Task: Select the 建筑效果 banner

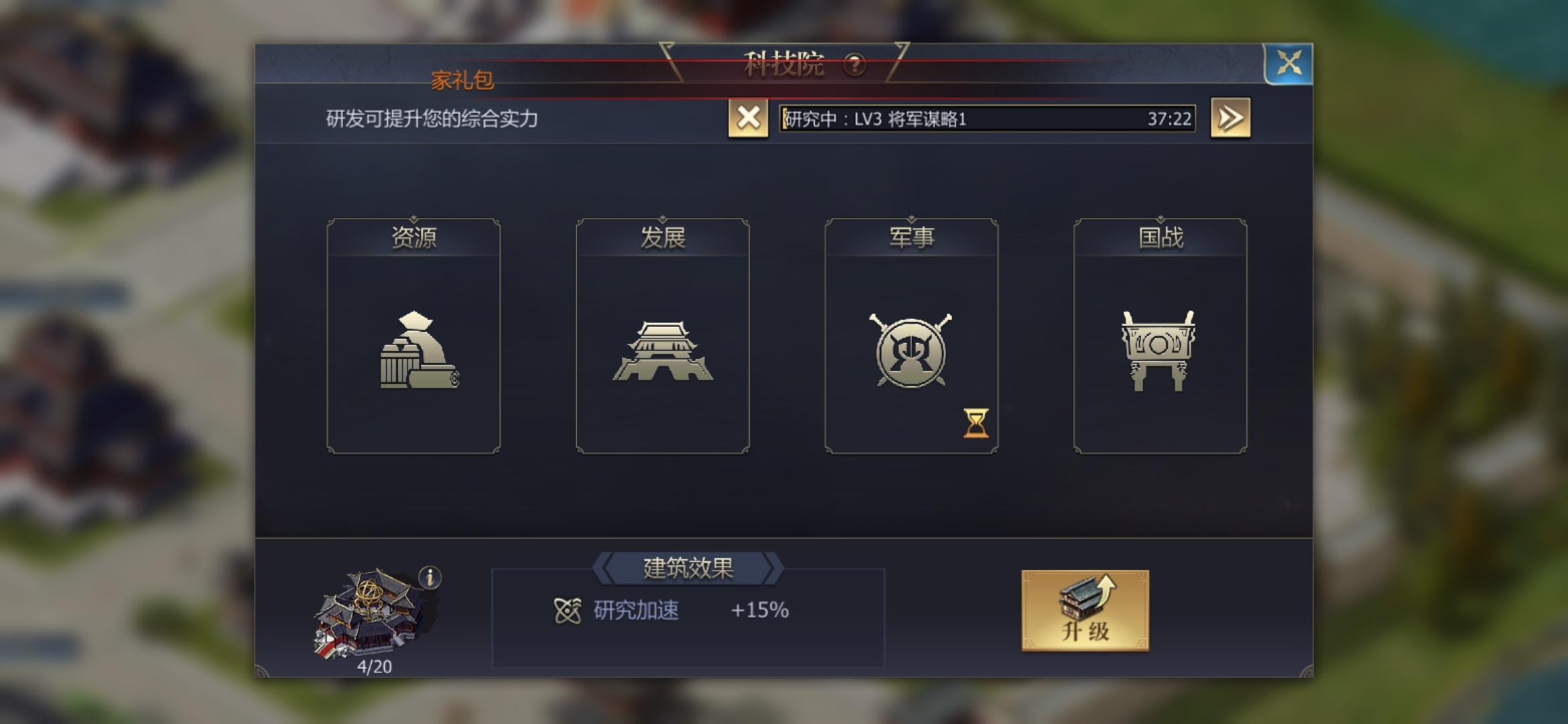Action: 690,570
